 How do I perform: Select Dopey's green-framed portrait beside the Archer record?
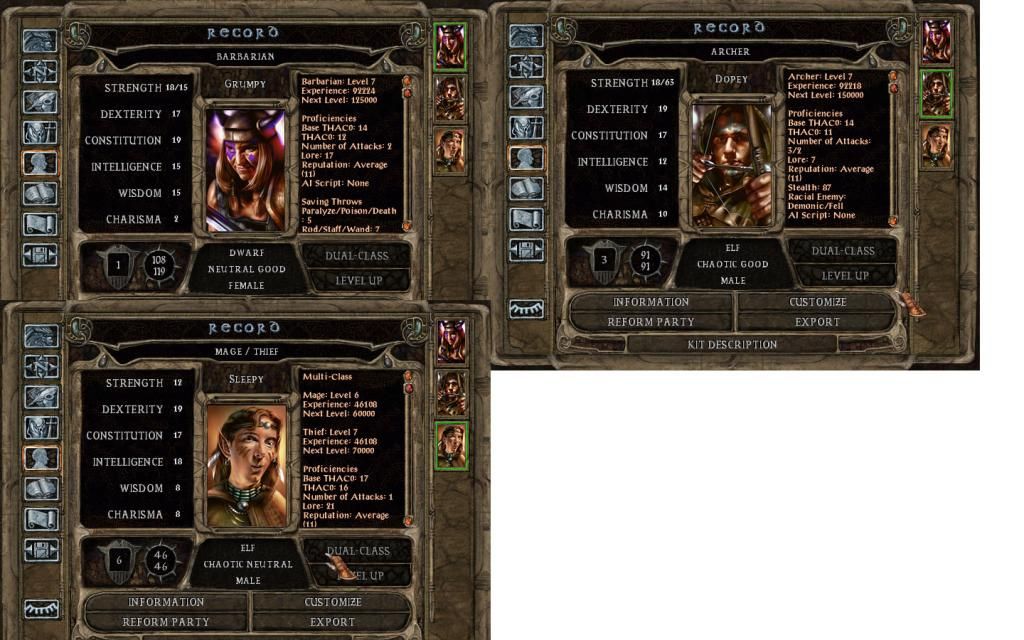coord(936,93)
